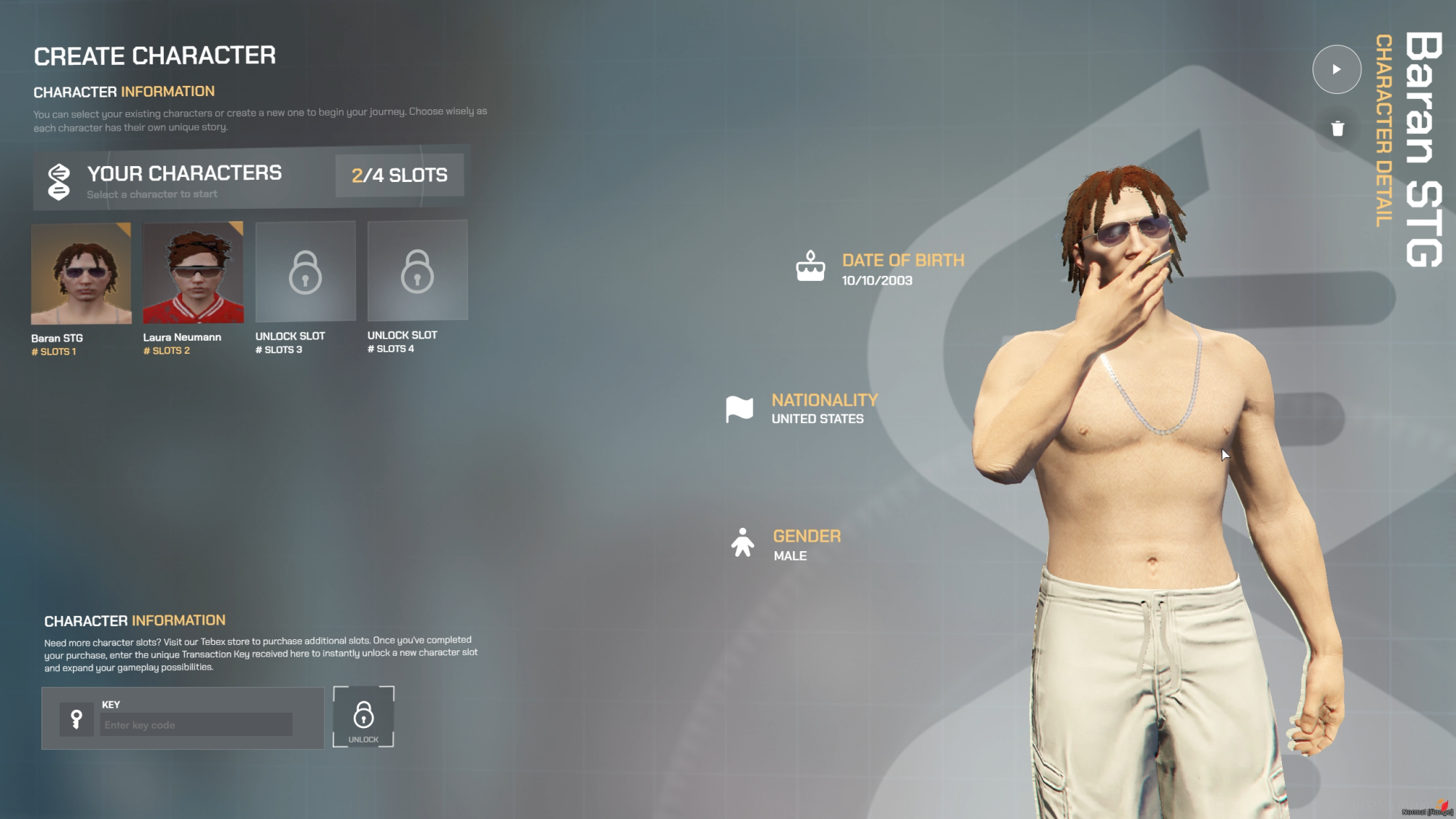Choose the Laura Neumann character portrait
The width and height of the screenshot is (1456, 819).
[x=193, y=273]
